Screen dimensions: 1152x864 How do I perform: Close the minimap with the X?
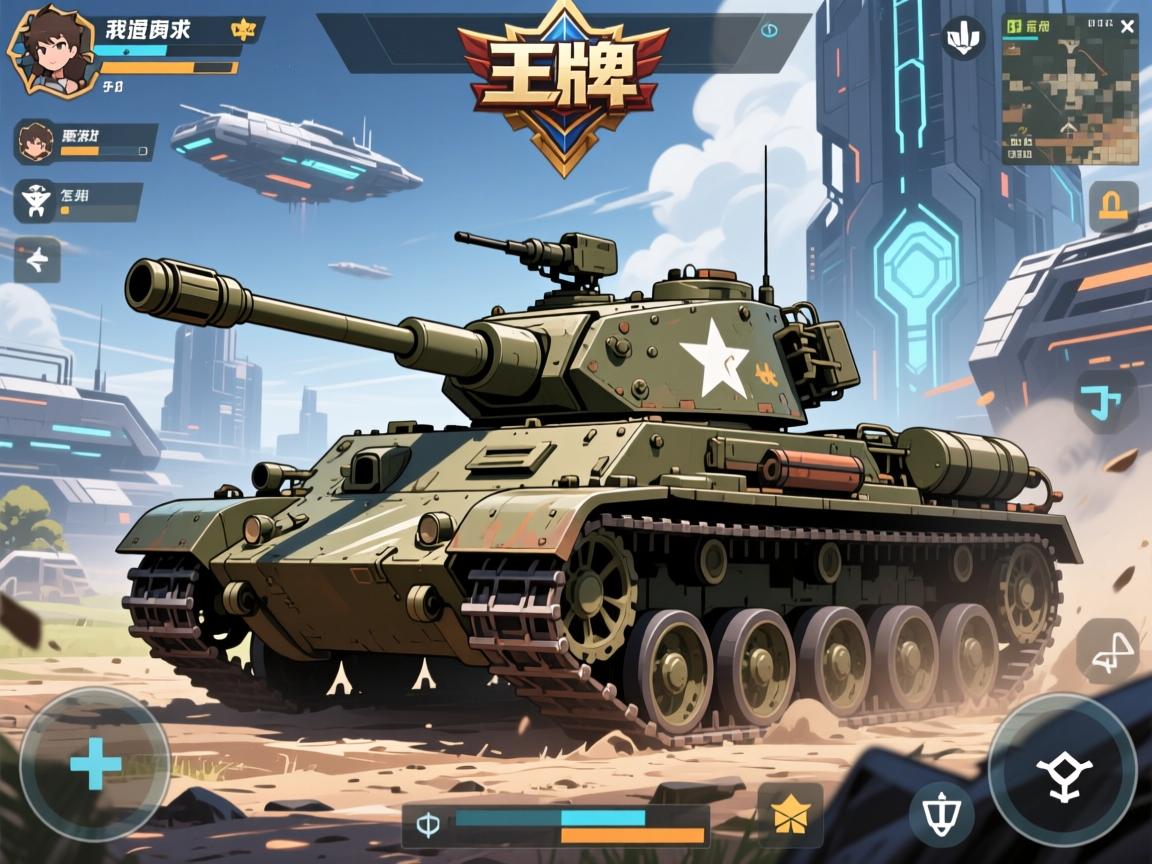pos(1127,26)
